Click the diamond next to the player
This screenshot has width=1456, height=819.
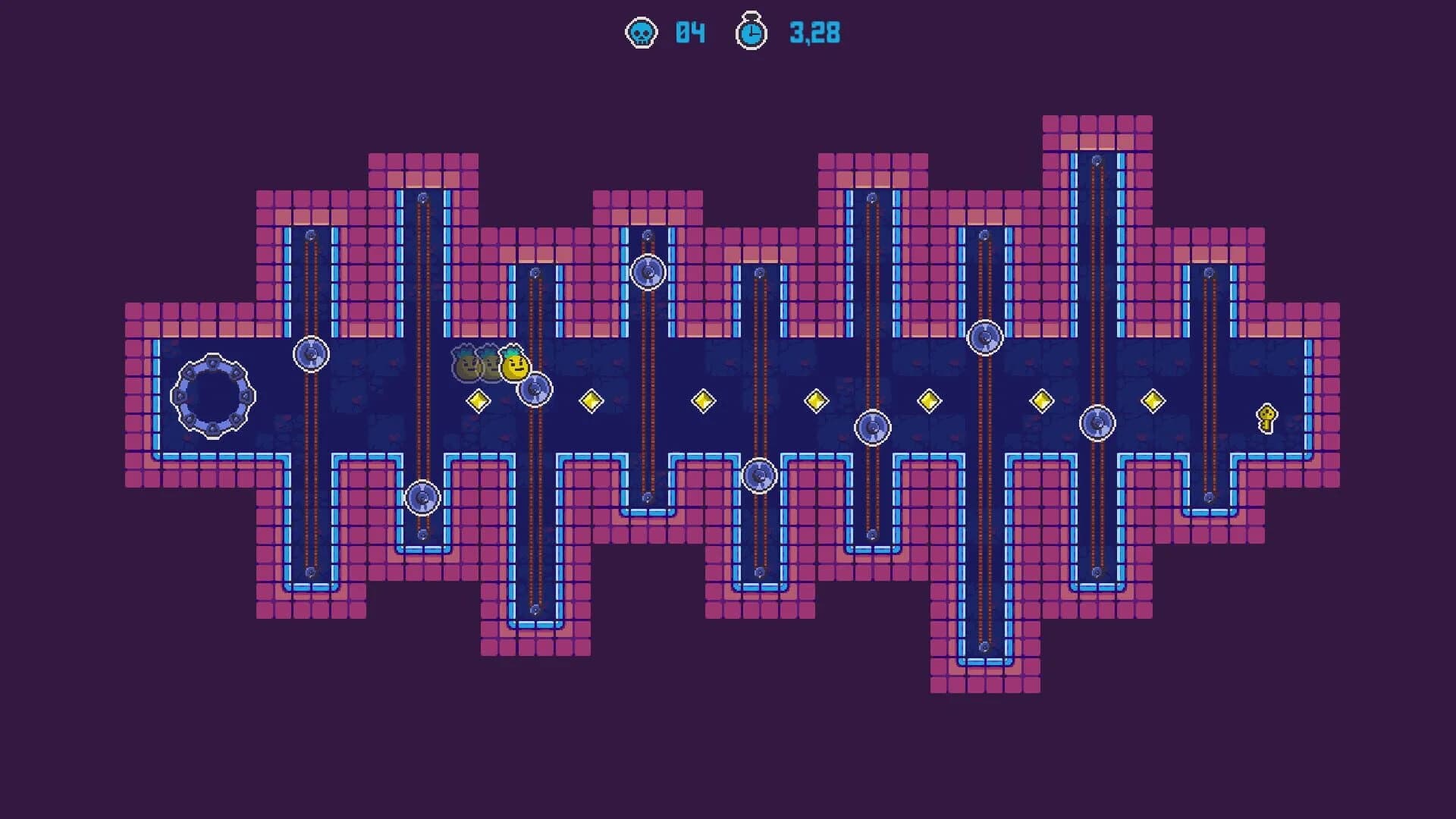(479, 400)
